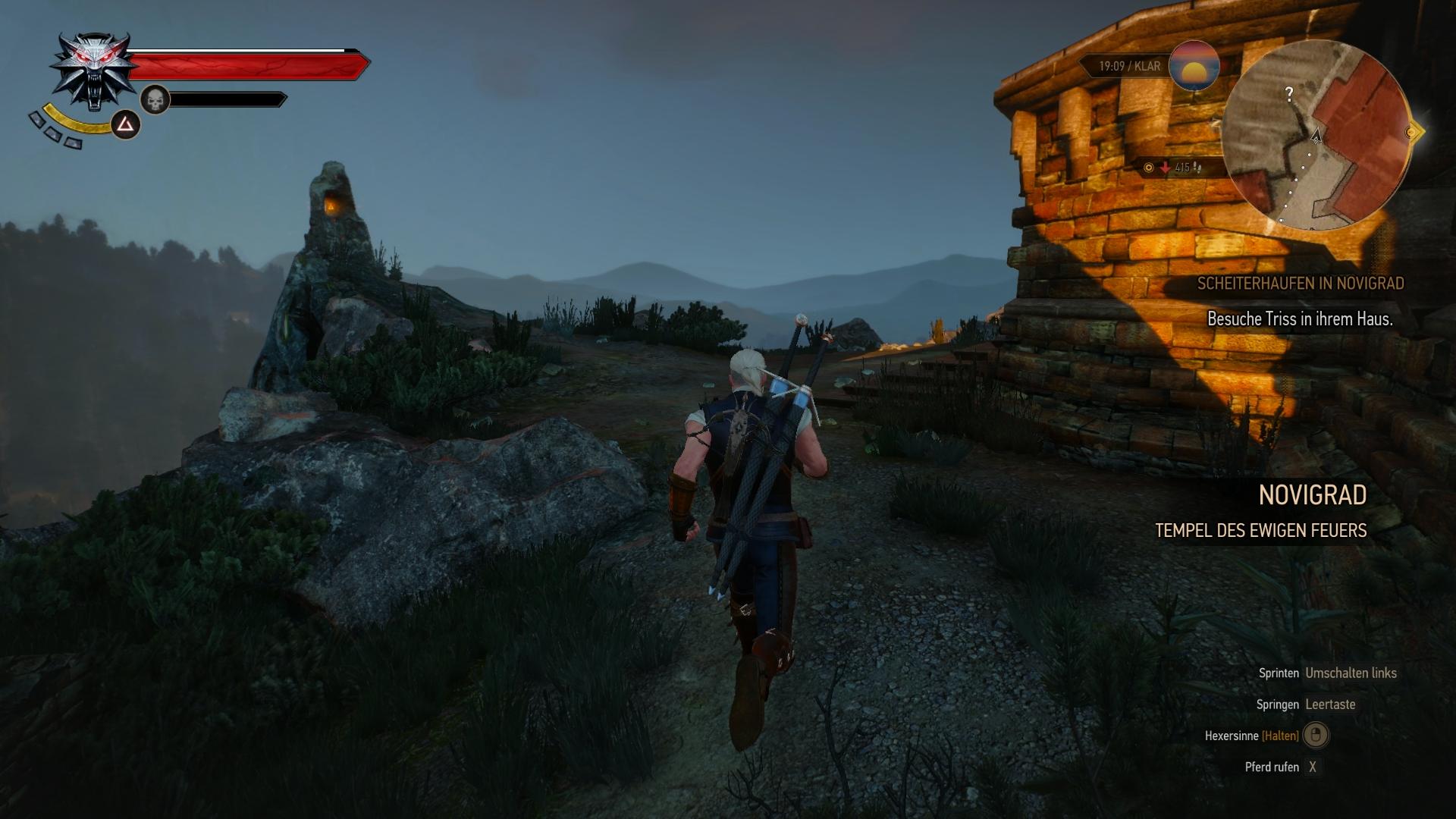Click the question mark marker on minimap
The width and height of the screenshot is (1456, 819).
click(x=1289, y=94)
